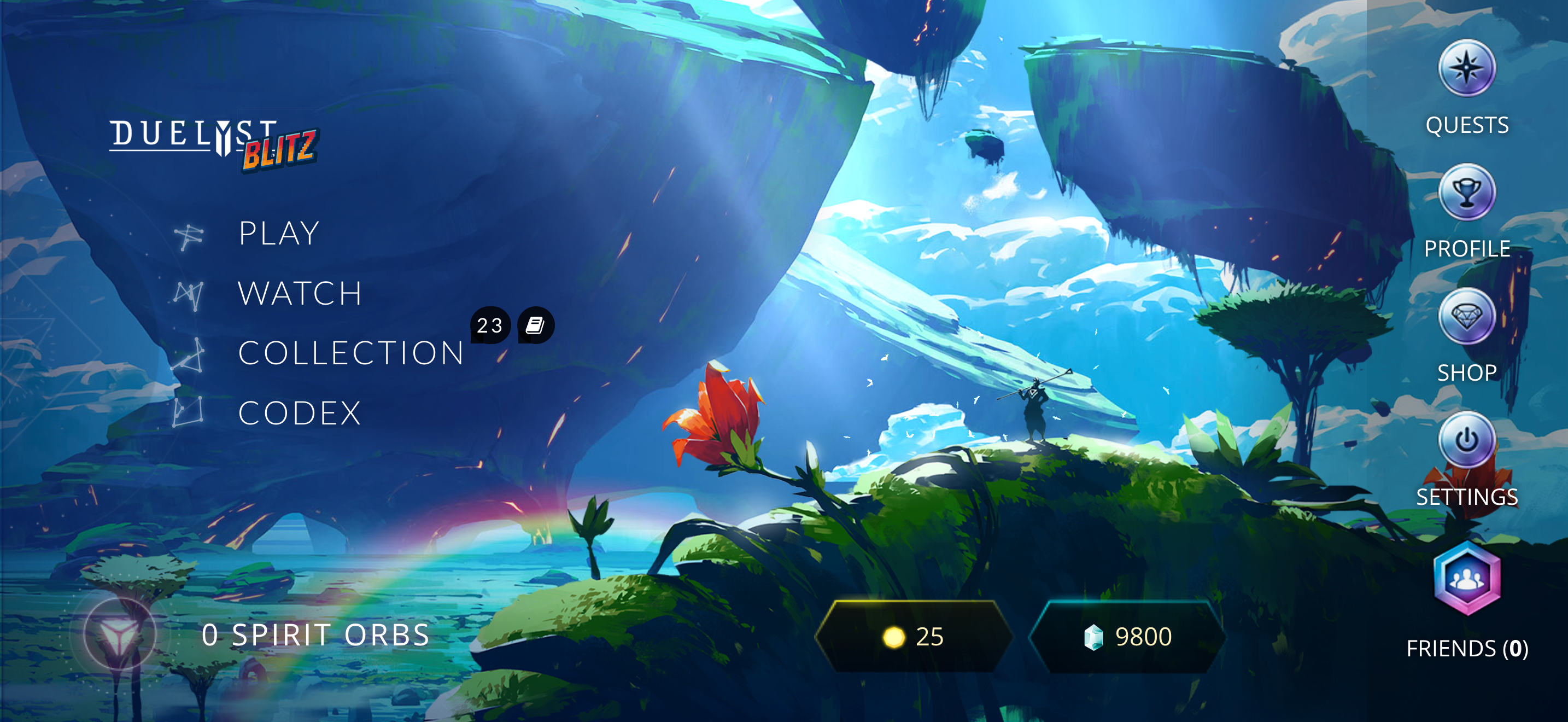This screenshot has width=1568, height=722.
Task: Open the Codex lore section
Action: tap(300, 414)
